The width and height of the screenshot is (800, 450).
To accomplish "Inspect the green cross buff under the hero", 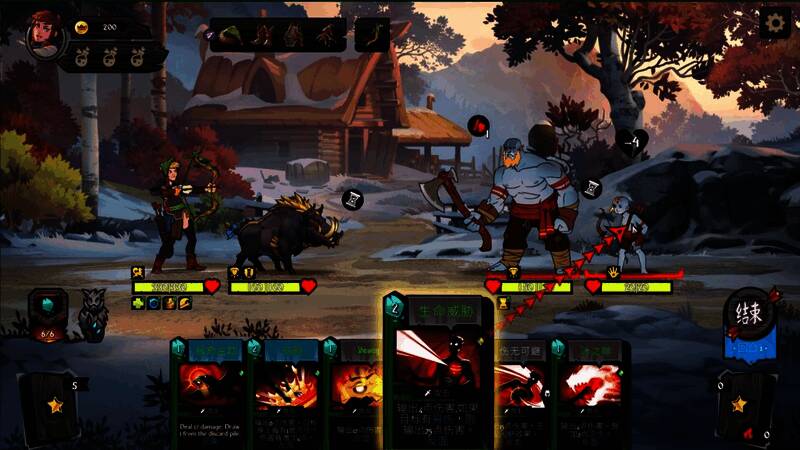I will 138,303.
